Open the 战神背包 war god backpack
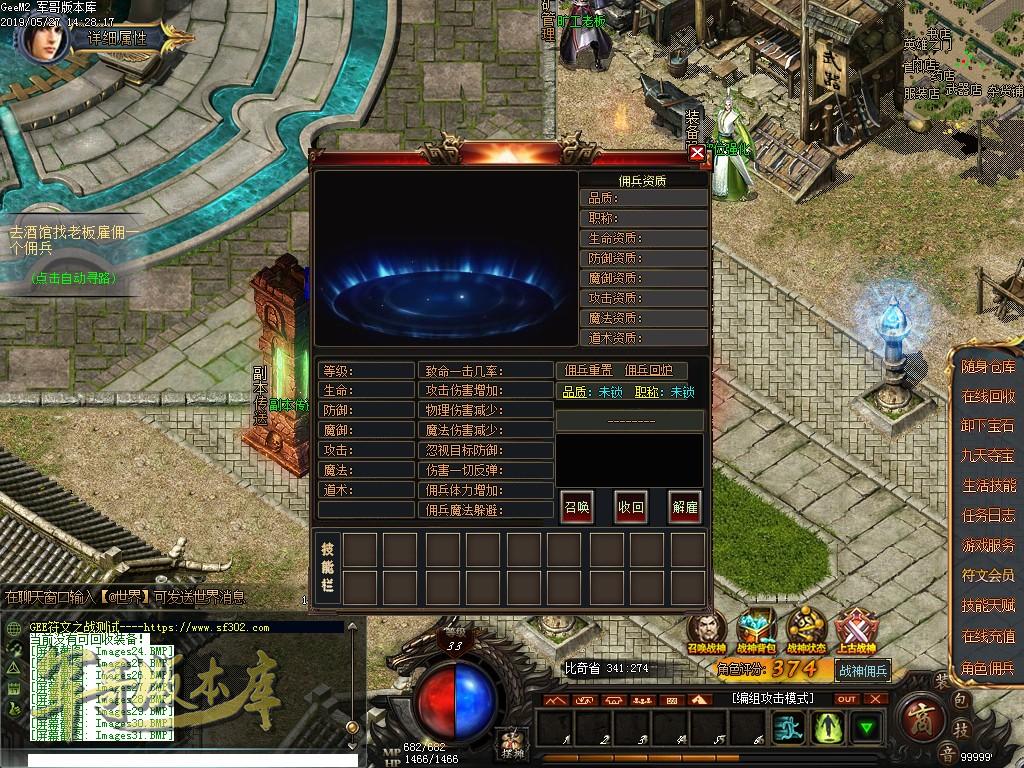Viewport: 1024px width, 768px height. click(x=757, y=630)
